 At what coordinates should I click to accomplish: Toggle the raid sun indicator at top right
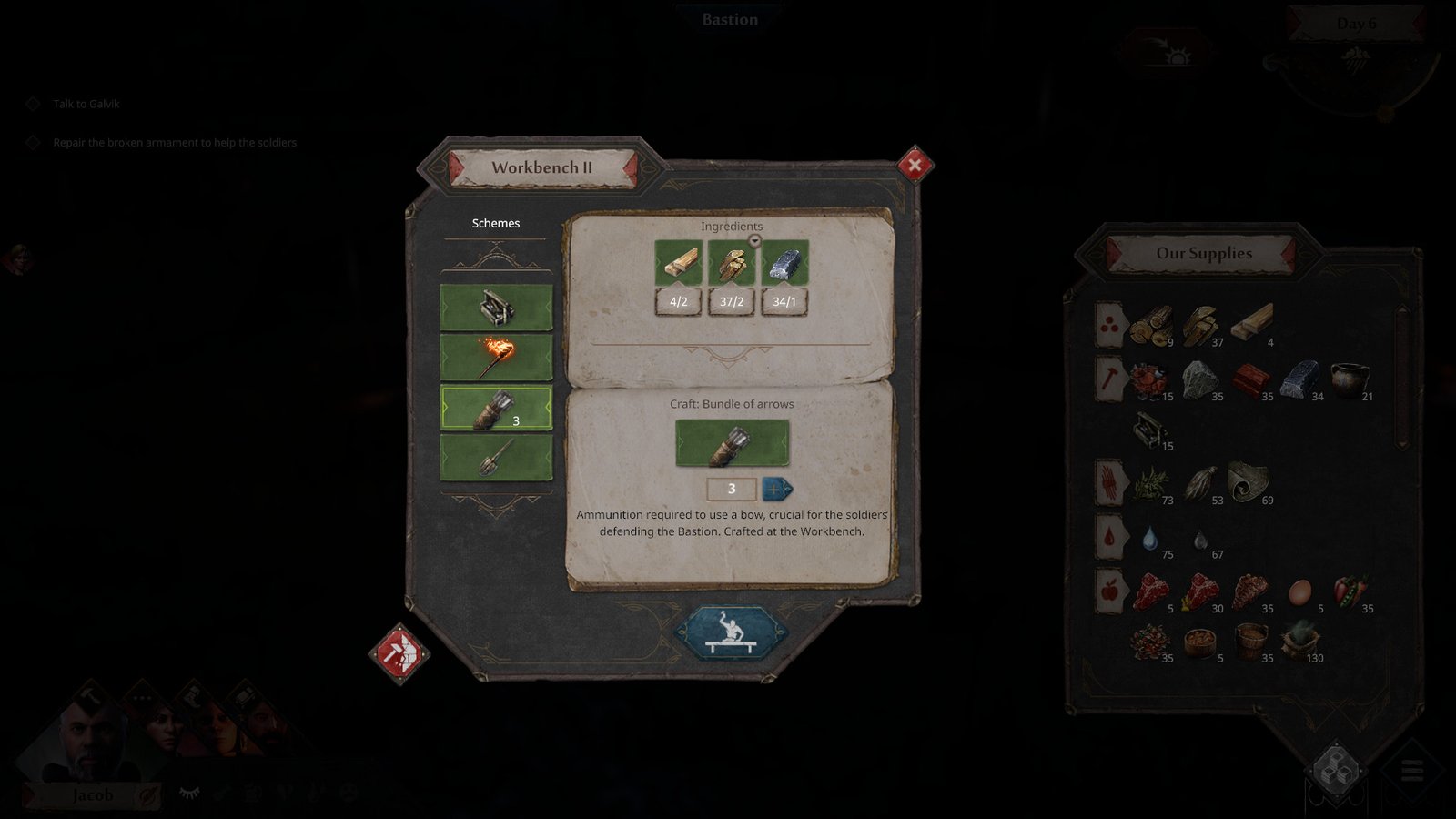(x=1177, y=52)
